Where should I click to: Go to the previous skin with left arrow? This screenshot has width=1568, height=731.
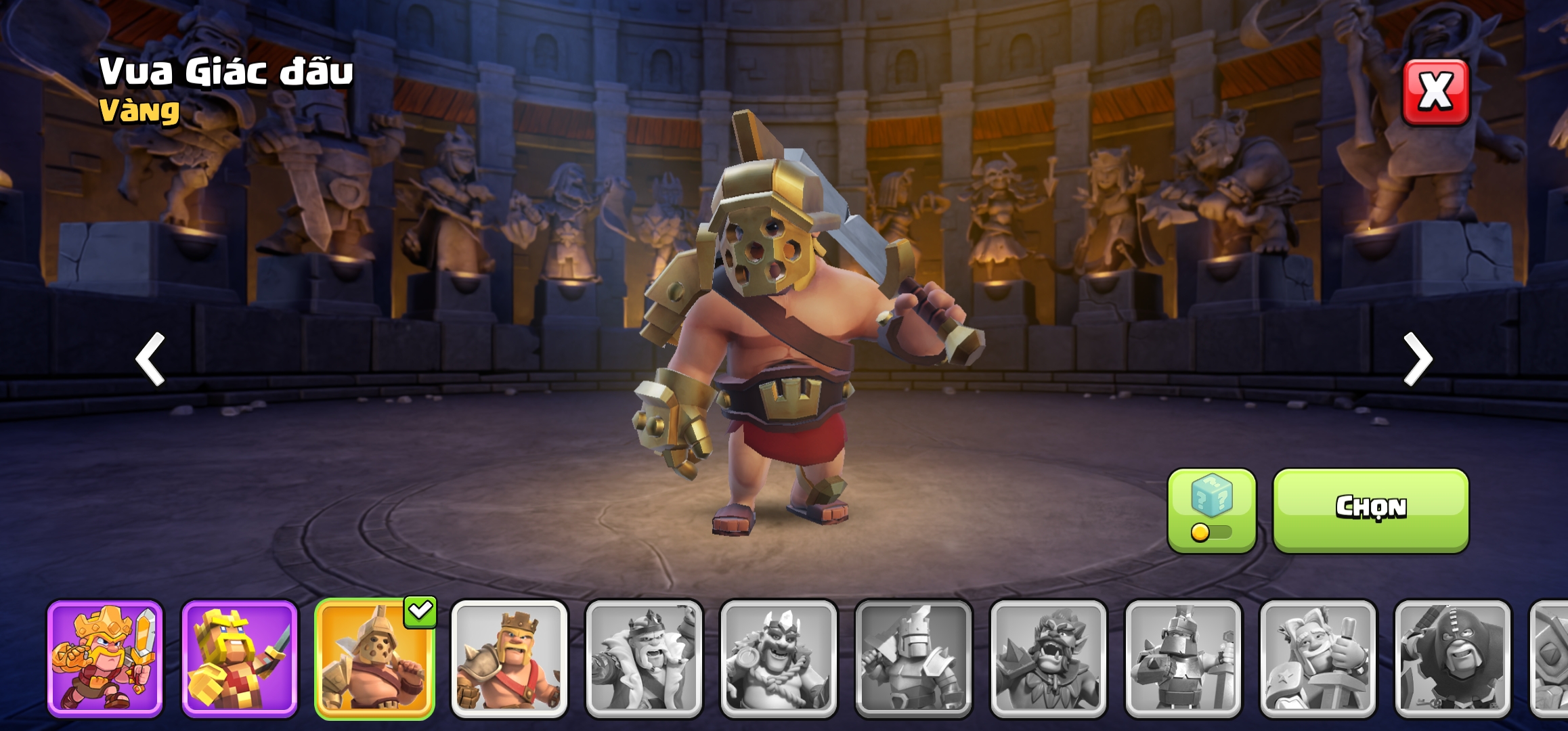[x=150, y=359]
